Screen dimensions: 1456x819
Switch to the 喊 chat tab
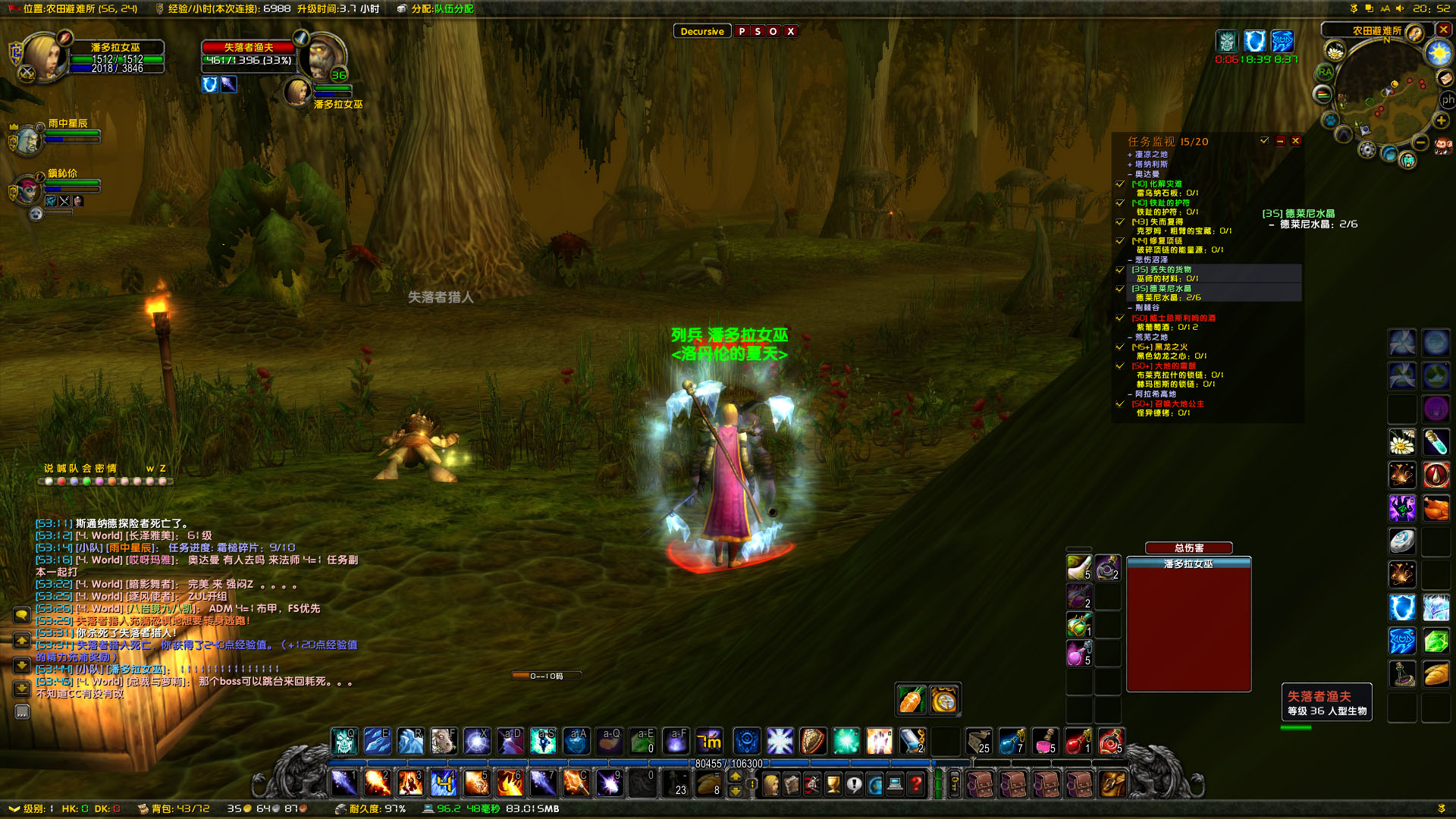click(61, 468)
